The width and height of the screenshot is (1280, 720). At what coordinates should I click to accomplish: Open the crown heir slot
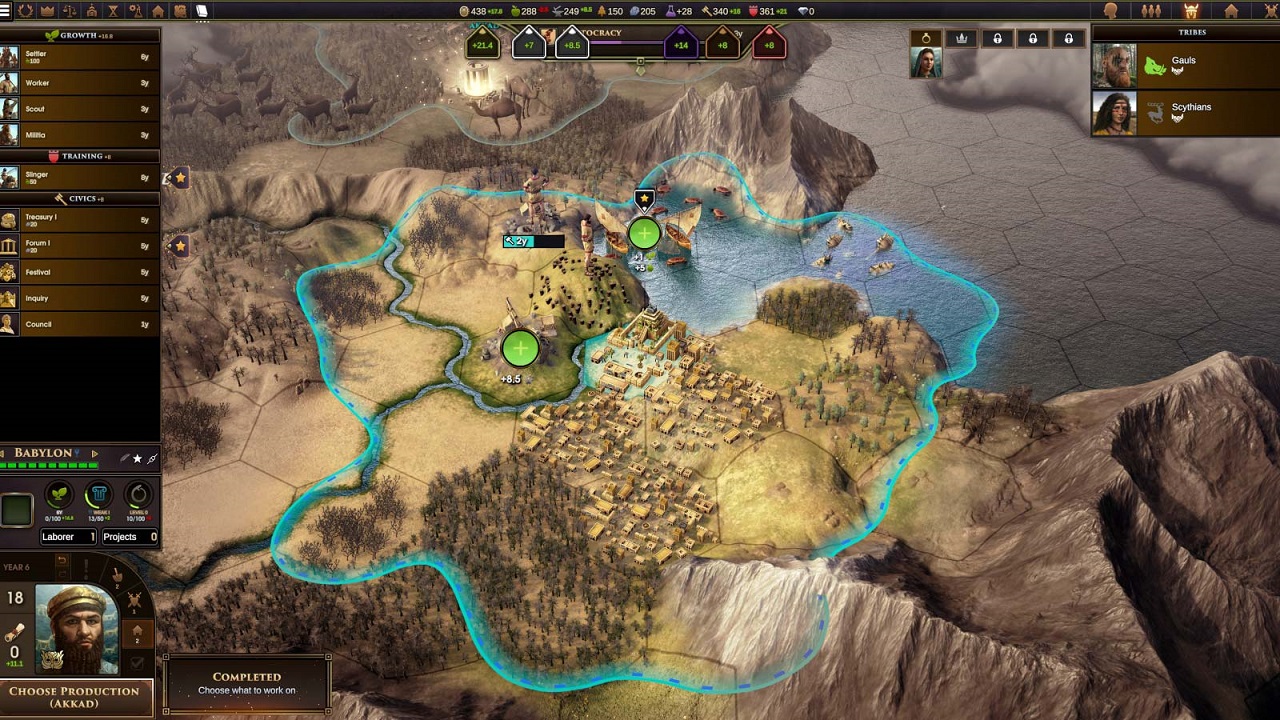point(961,38)
